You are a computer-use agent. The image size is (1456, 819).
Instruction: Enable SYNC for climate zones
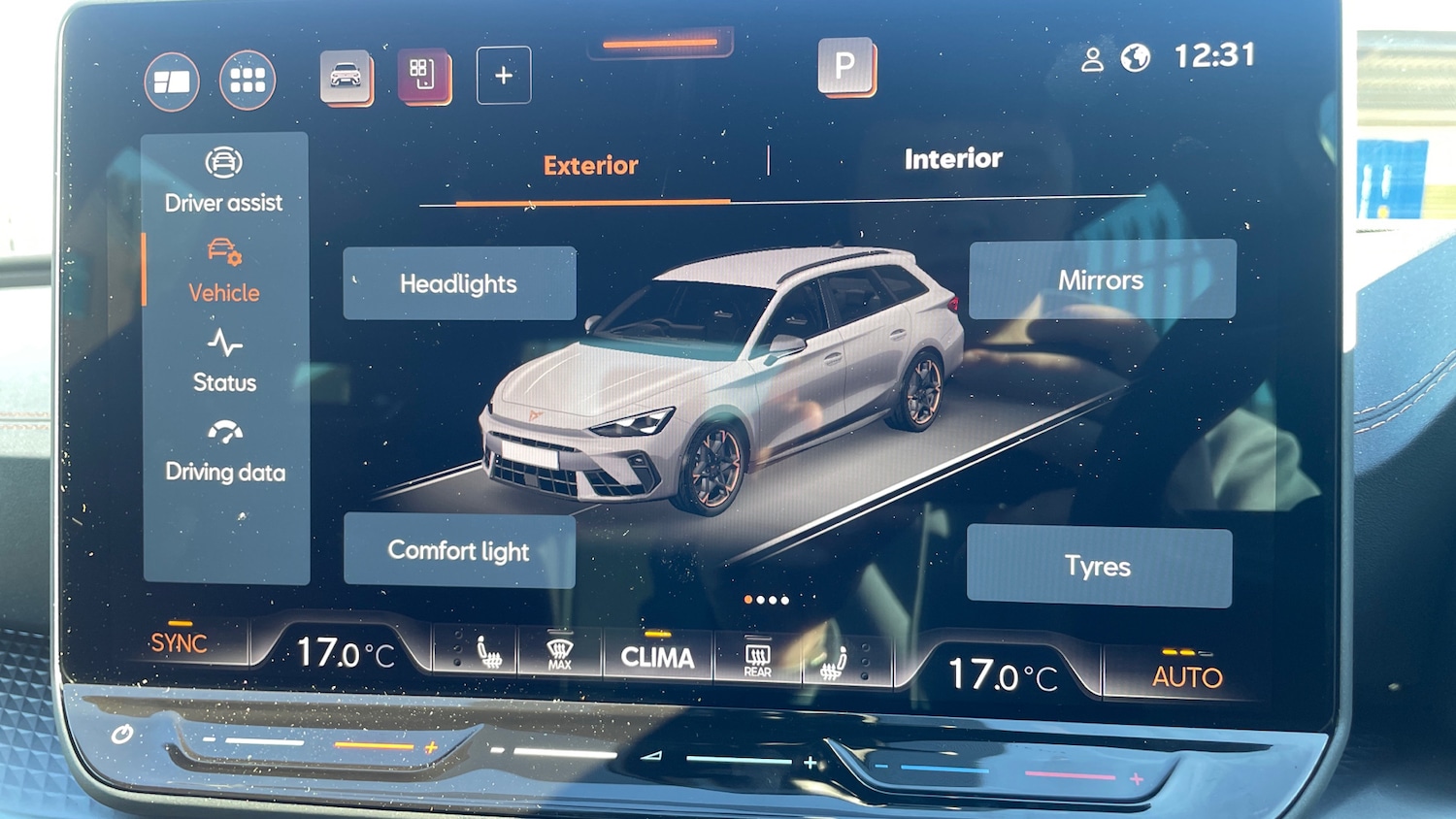point(179,642)
